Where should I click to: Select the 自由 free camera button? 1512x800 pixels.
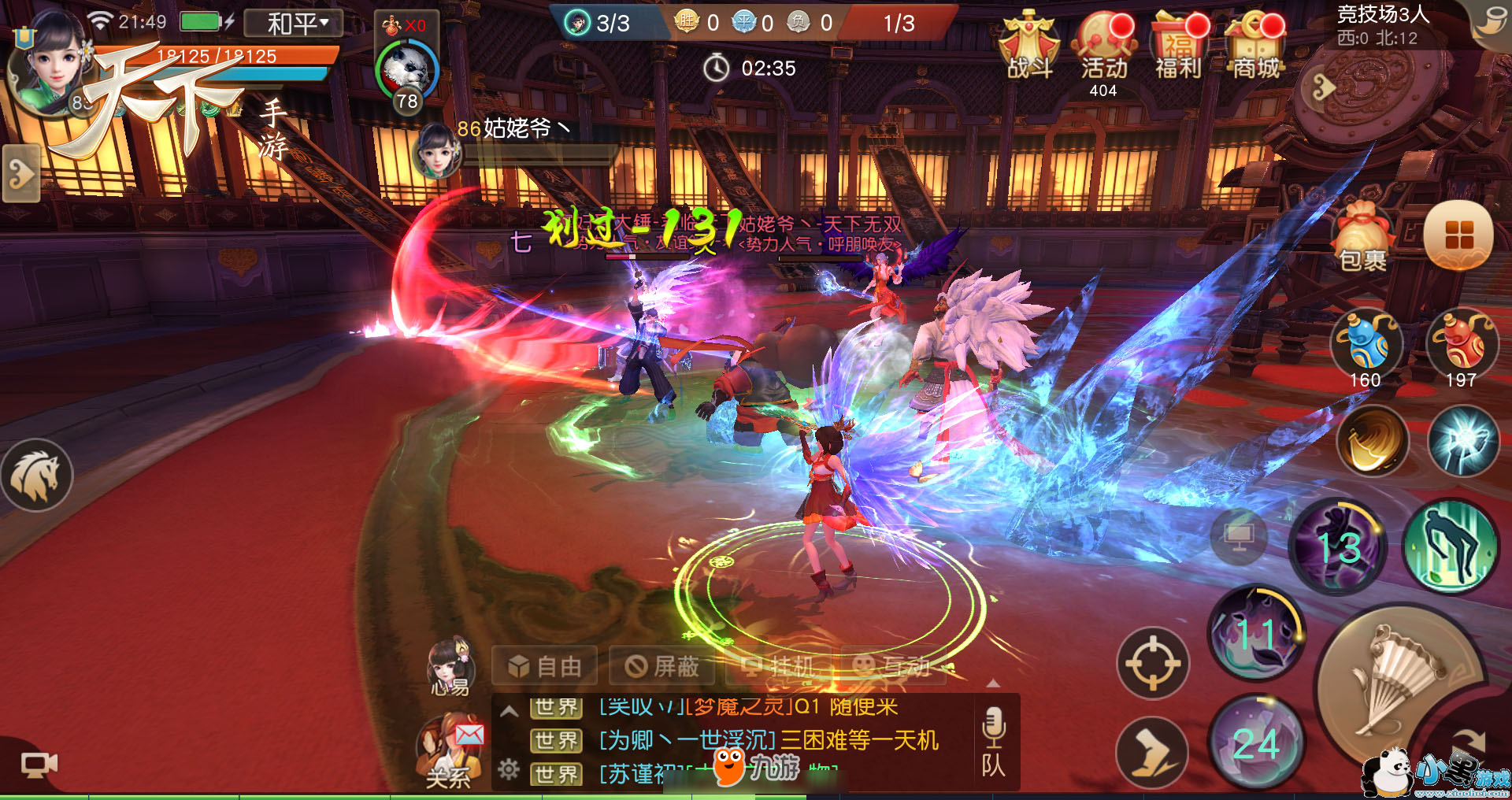tap(544, 667)
